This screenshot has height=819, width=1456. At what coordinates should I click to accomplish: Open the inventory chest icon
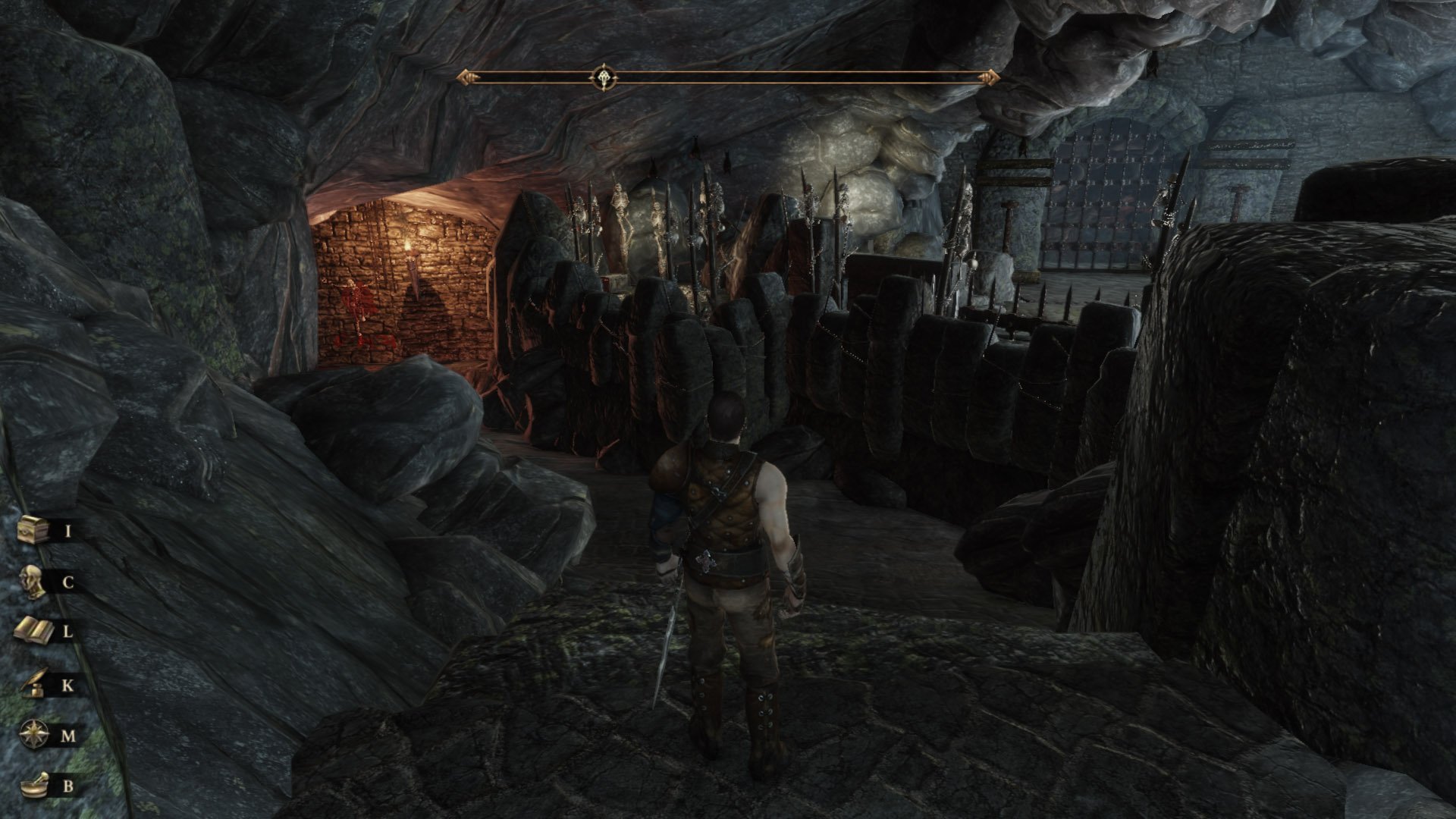pos(35,529)
